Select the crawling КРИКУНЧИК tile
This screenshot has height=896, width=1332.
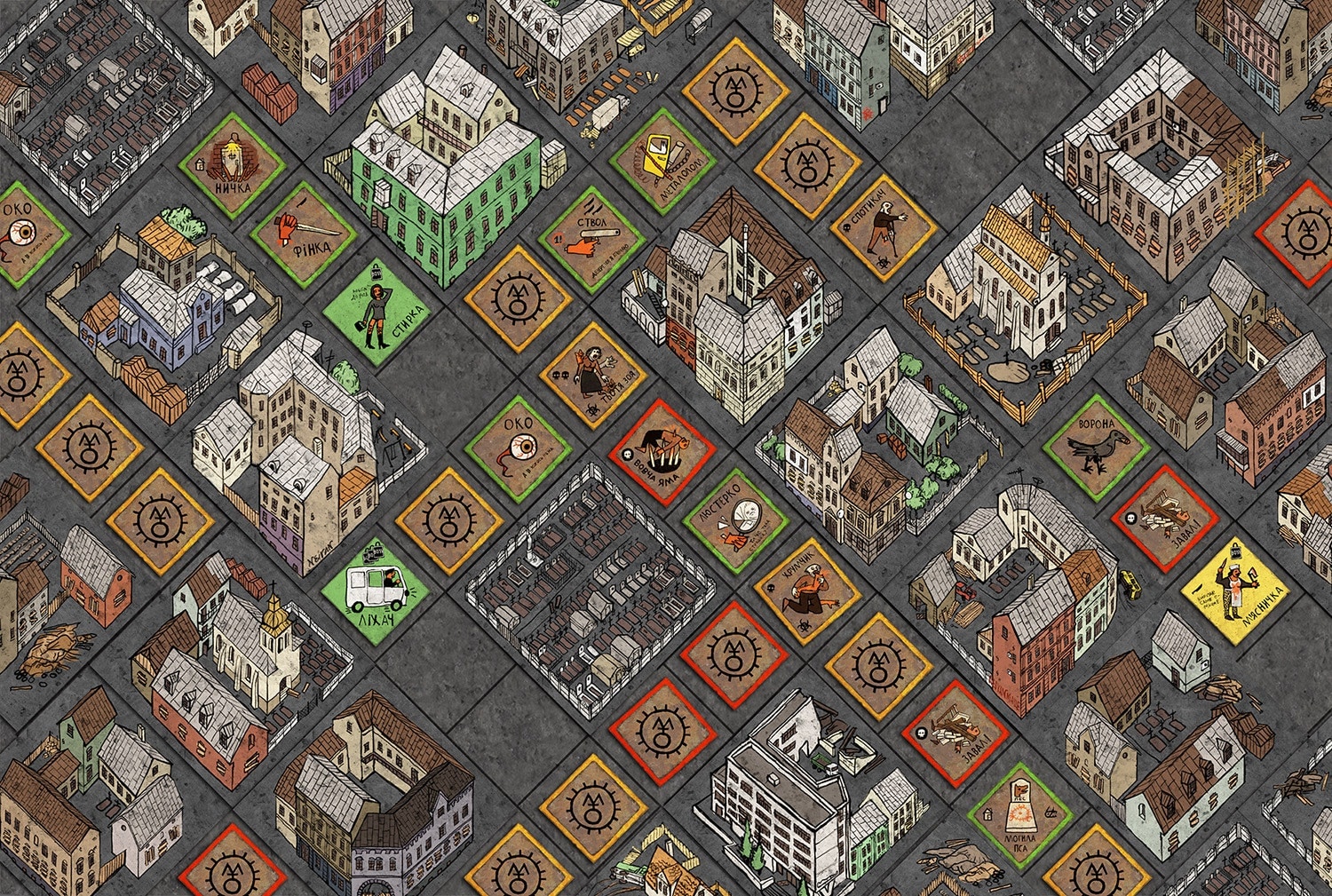[x=808, y=590]
